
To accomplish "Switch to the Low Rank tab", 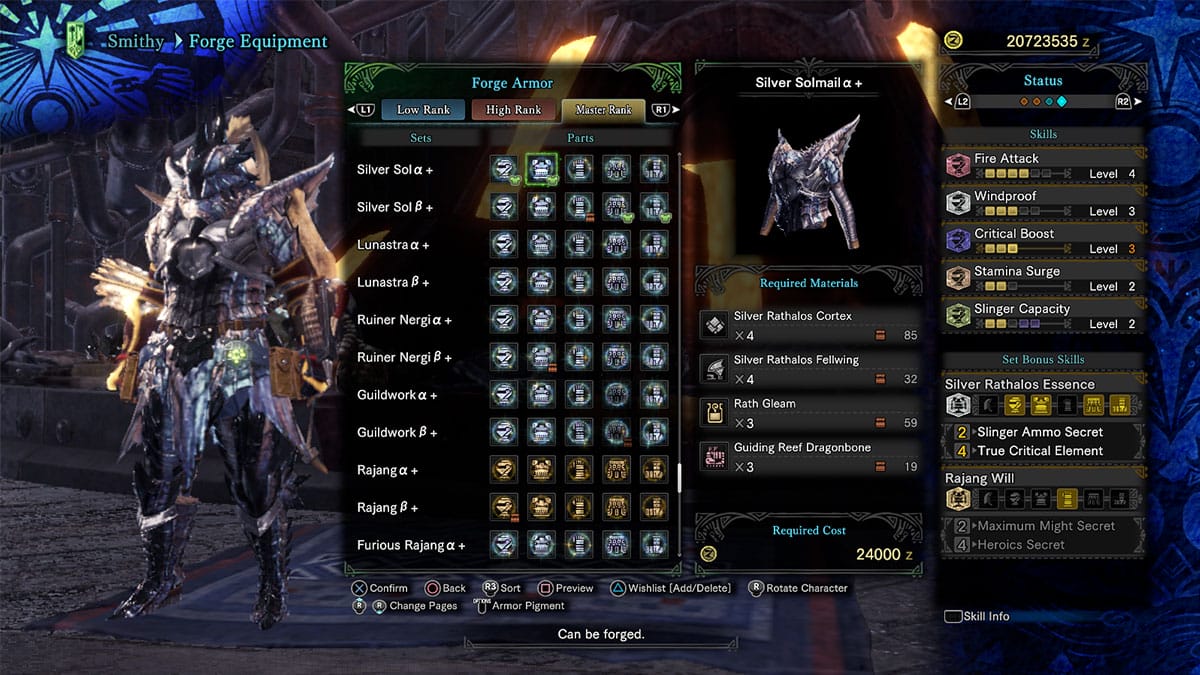I will 423,110.
